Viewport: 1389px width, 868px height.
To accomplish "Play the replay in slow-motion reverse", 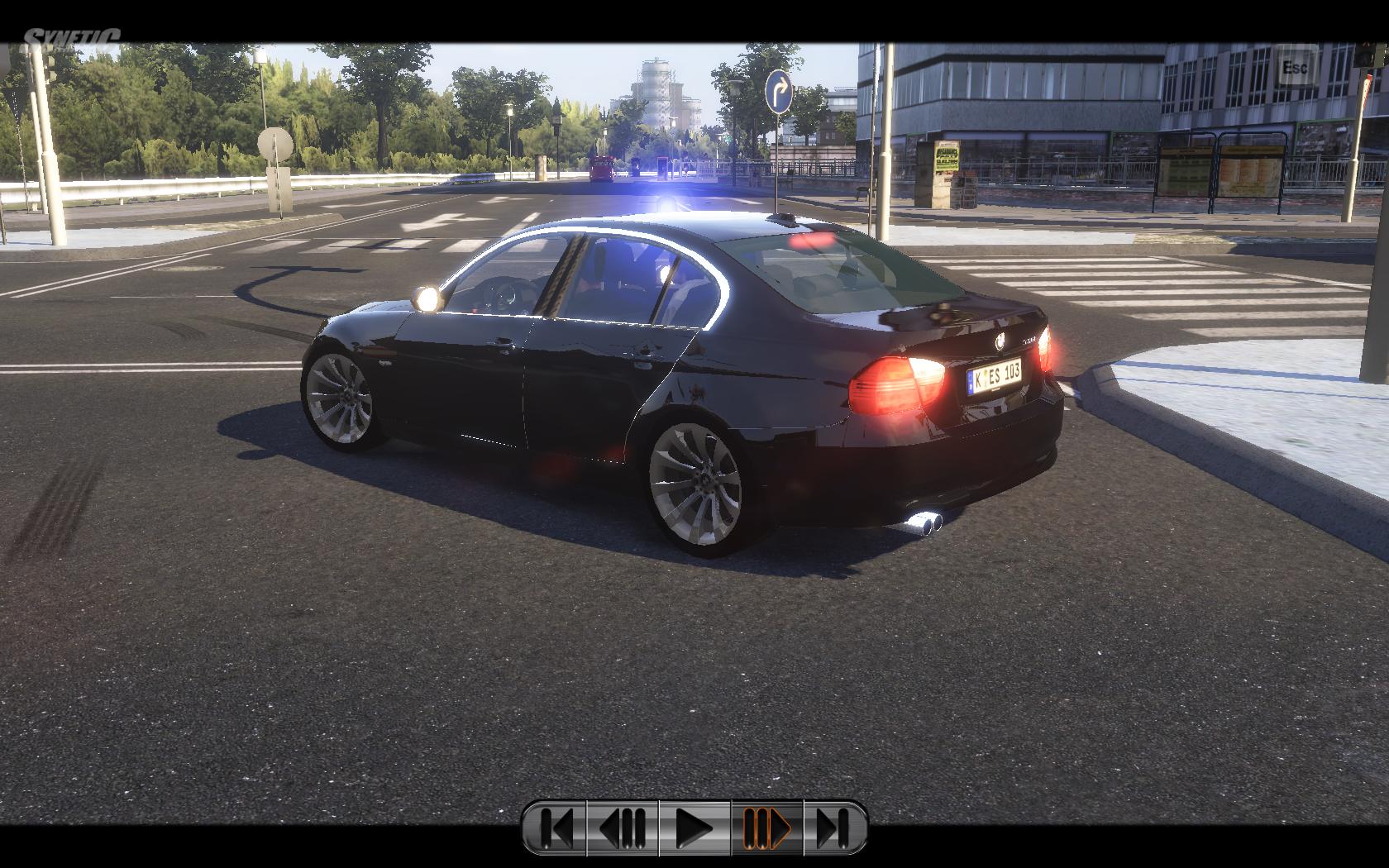I will [622, 827].
